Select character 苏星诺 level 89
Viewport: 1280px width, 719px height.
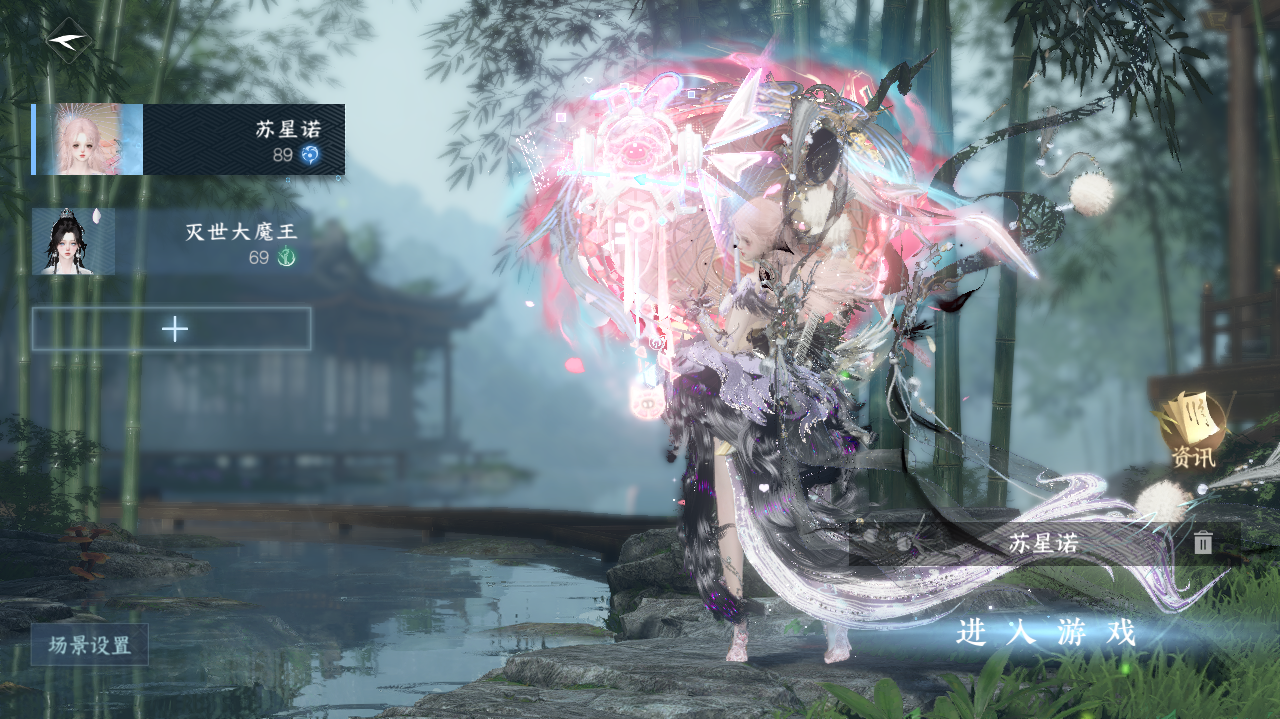click(x=190, y=140)
